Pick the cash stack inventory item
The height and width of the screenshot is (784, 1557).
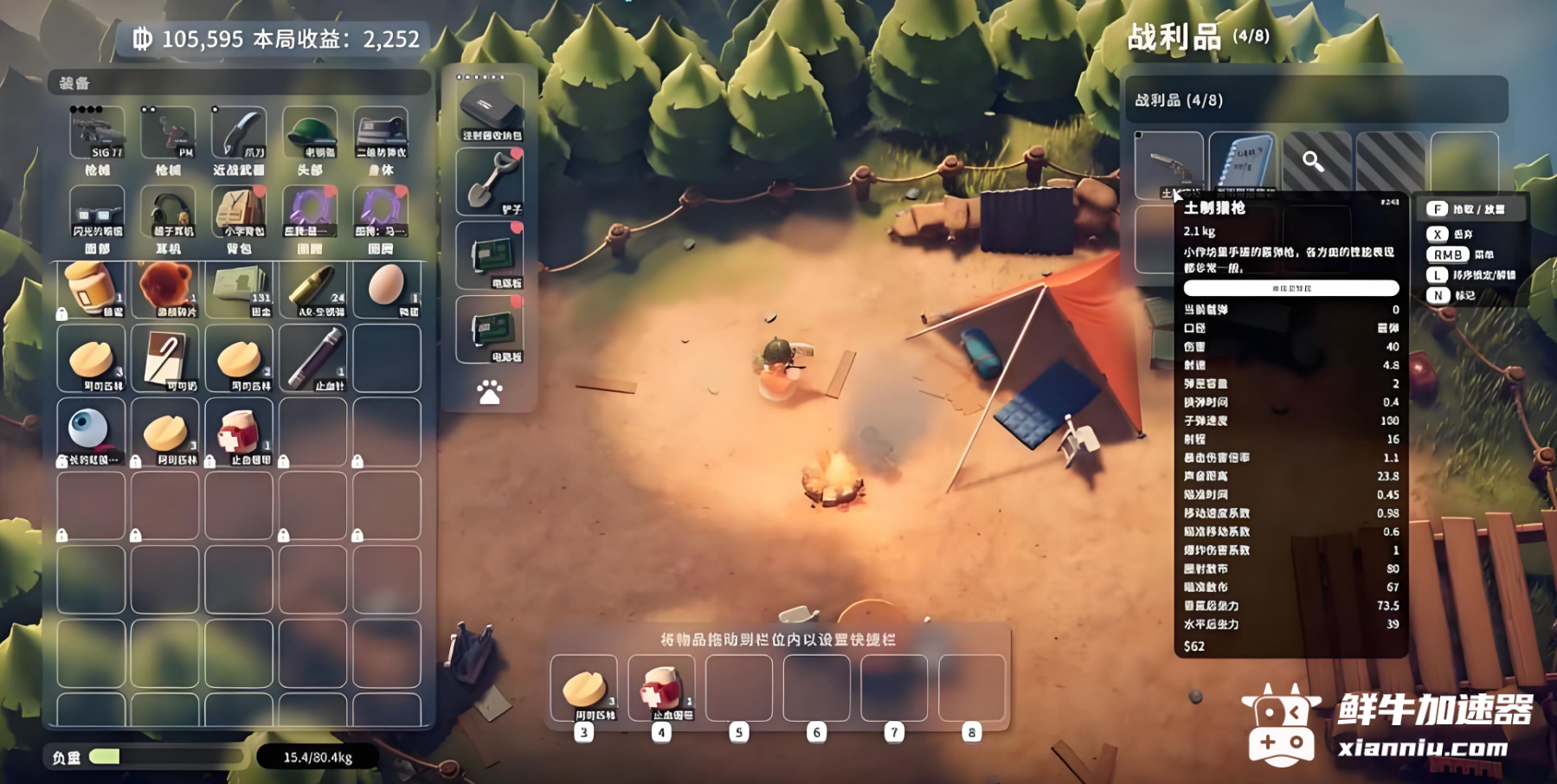click(240, 288)
